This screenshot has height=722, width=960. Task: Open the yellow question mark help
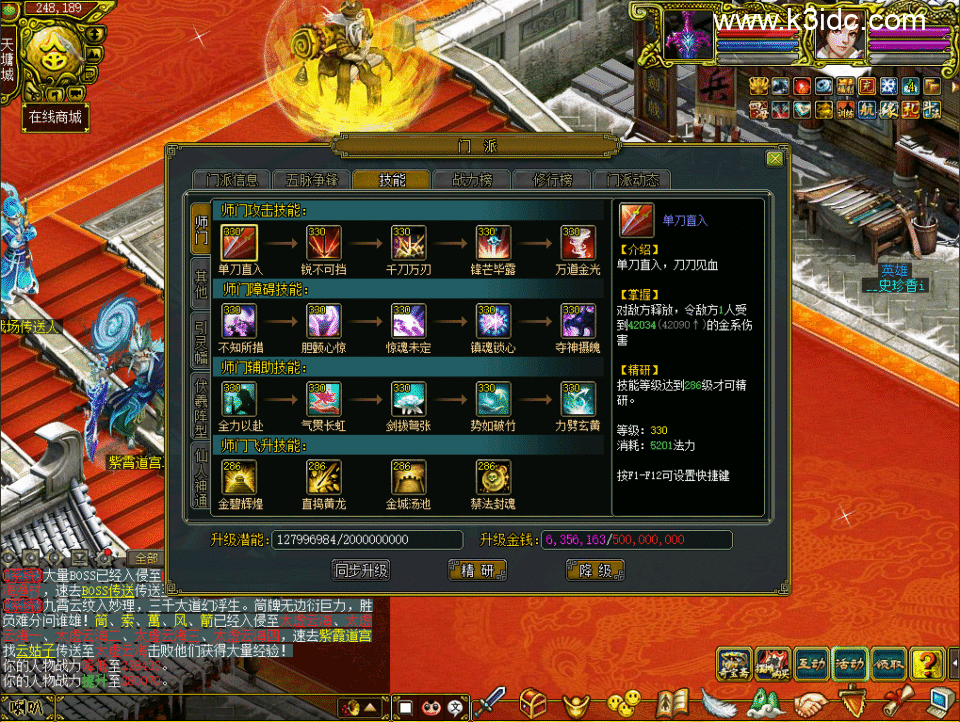point(929,663)
